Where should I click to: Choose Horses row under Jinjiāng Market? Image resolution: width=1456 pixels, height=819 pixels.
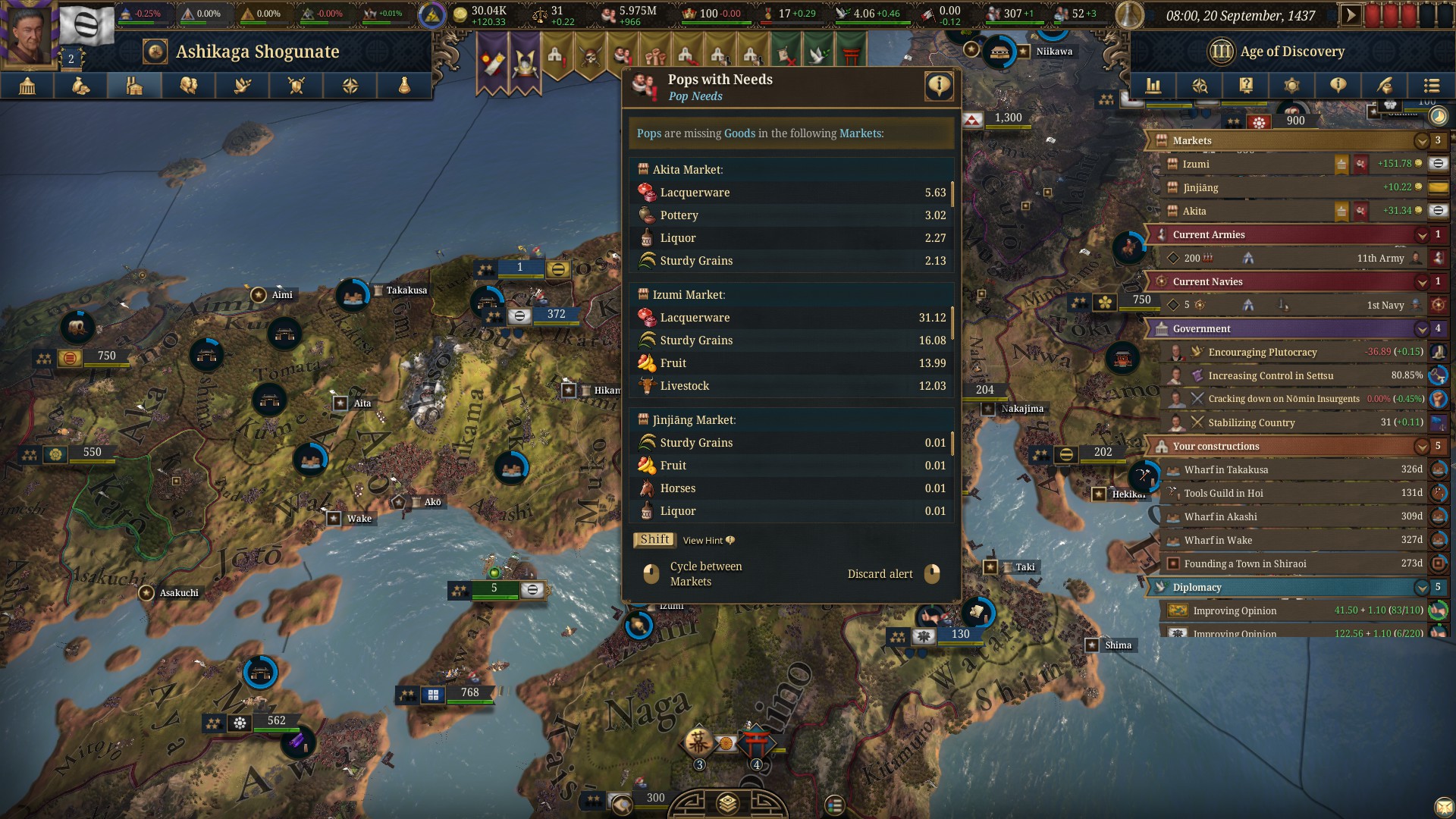coord(791,488)
